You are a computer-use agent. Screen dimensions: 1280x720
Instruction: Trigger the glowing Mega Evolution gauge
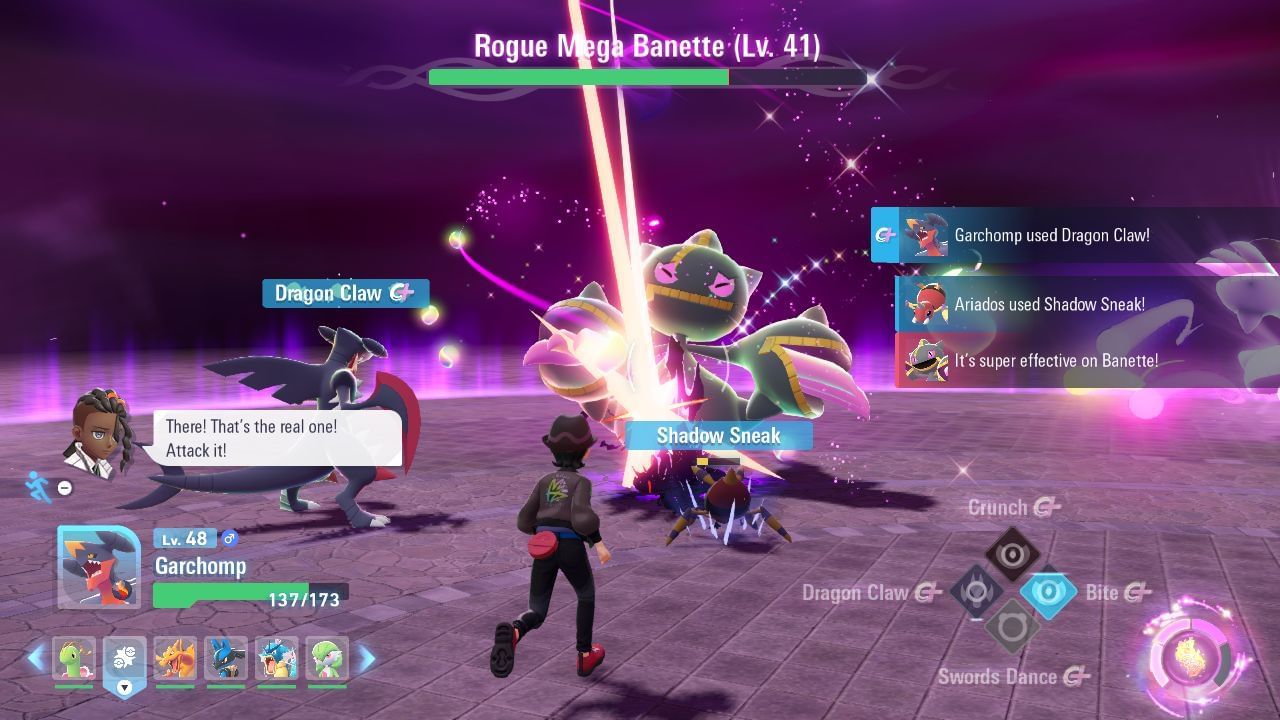tap(1196, 657)
